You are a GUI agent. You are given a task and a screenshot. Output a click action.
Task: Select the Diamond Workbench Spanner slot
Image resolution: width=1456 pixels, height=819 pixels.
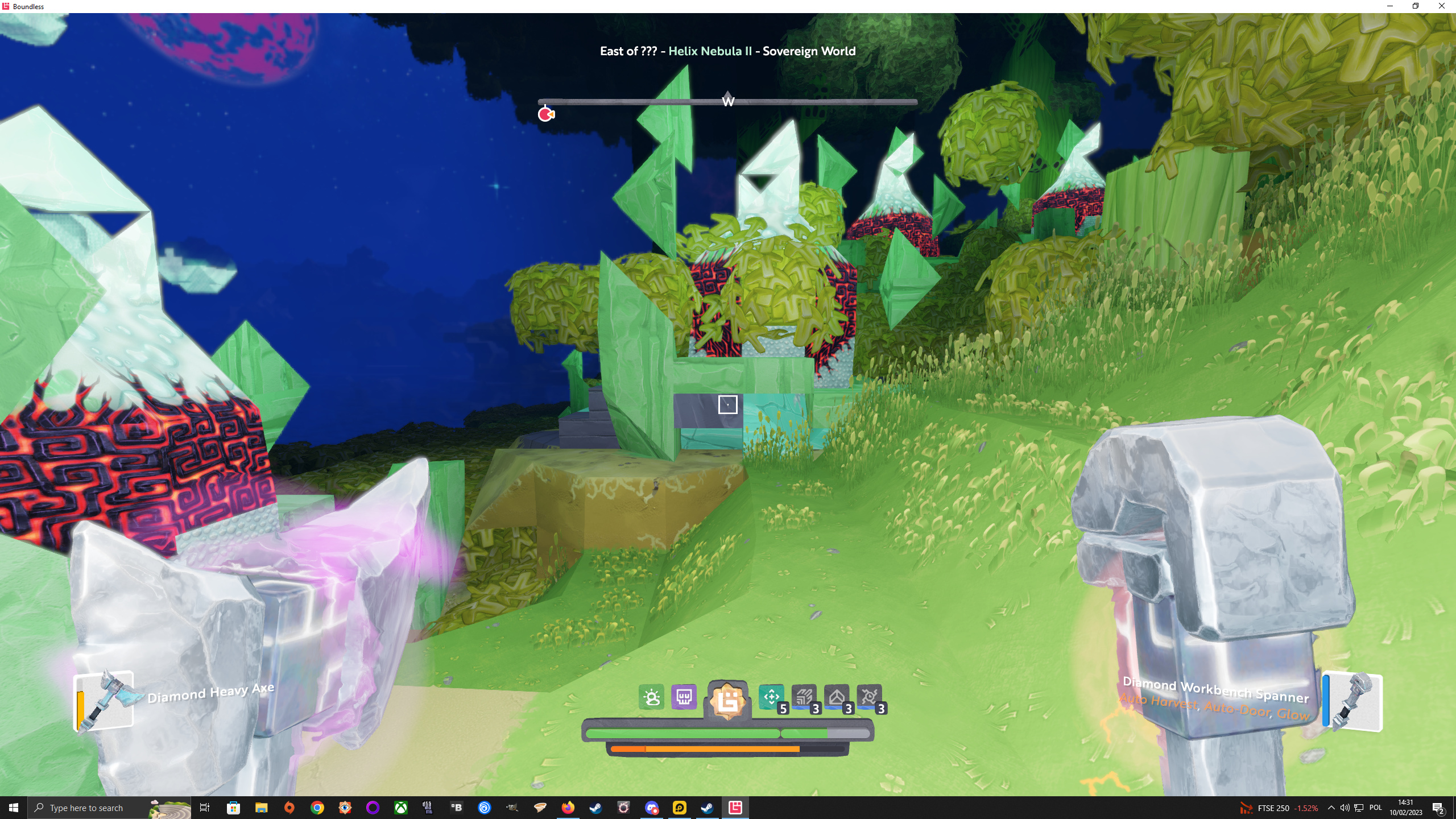pos(1352,701)
